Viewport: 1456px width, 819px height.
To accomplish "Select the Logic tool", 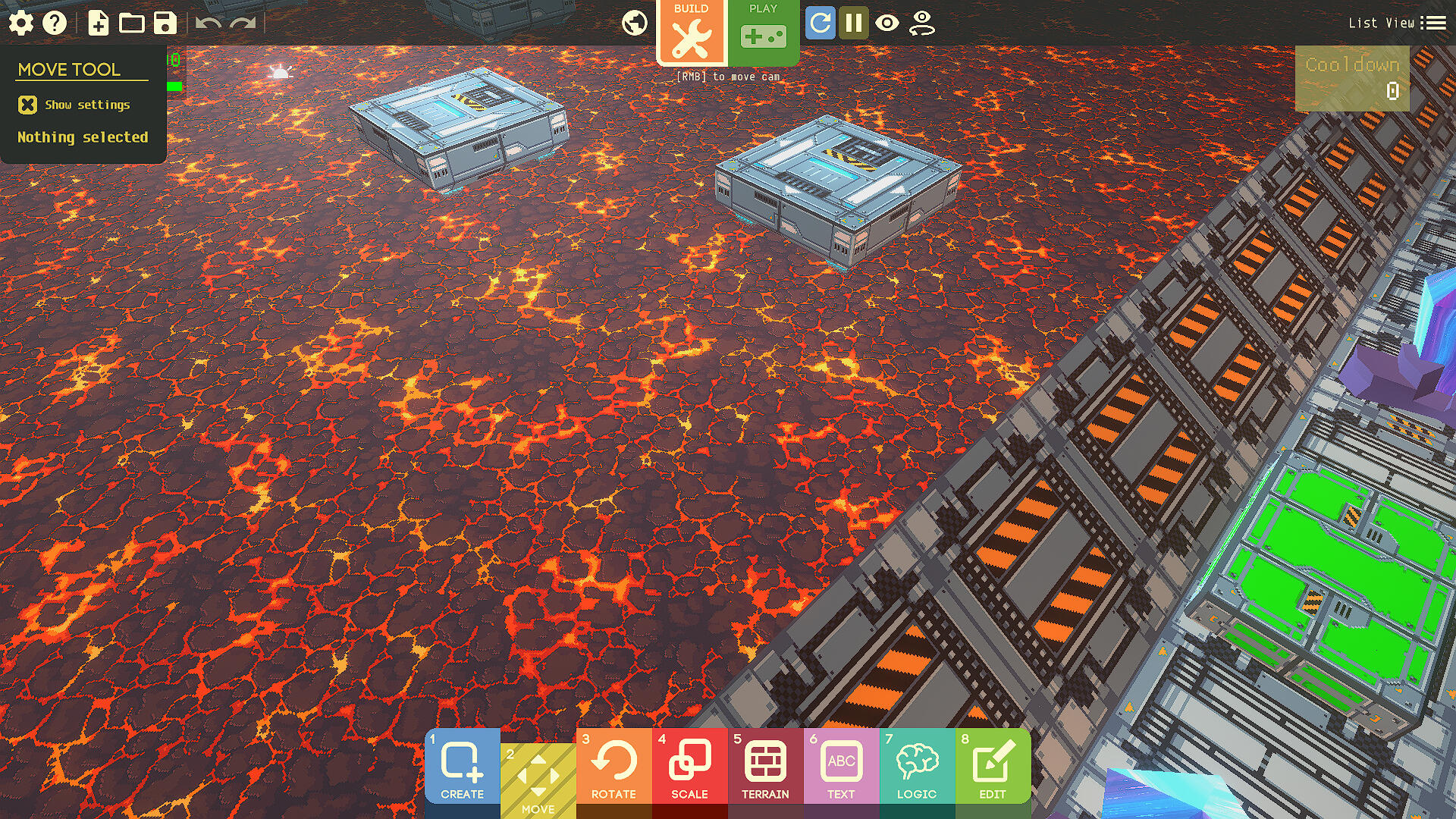I will coord(917,766).
